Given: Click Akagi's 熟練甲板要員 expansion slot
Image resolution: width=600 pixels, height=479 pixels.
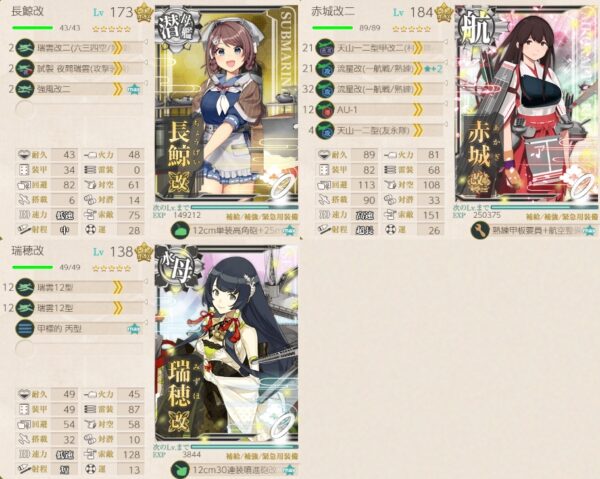Looking at the screenshot, I should (525, 230).
